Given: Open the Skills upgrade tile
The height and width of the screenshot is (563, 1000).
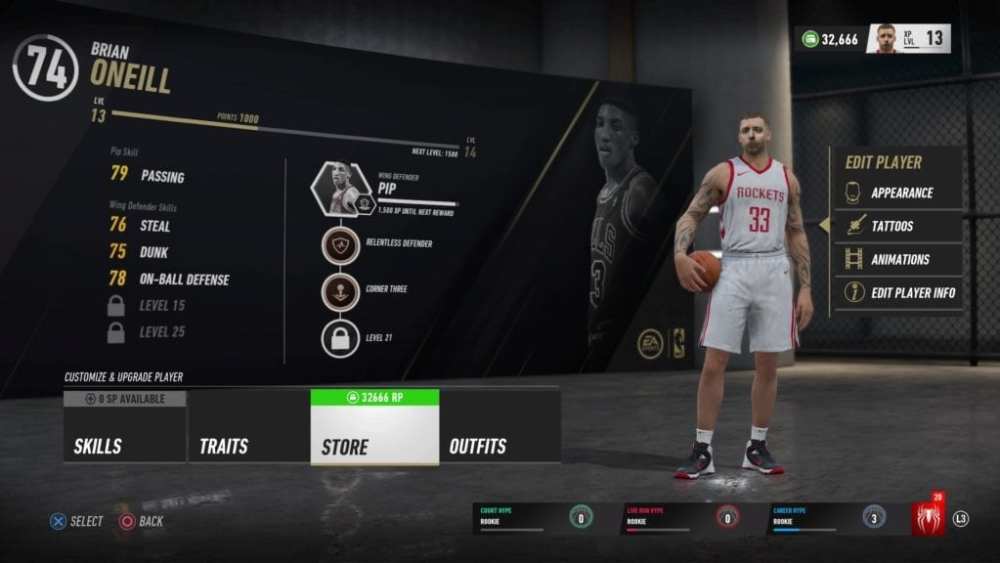Looking at the screenshot, I should pyautogui.click(x=125, y=426).
